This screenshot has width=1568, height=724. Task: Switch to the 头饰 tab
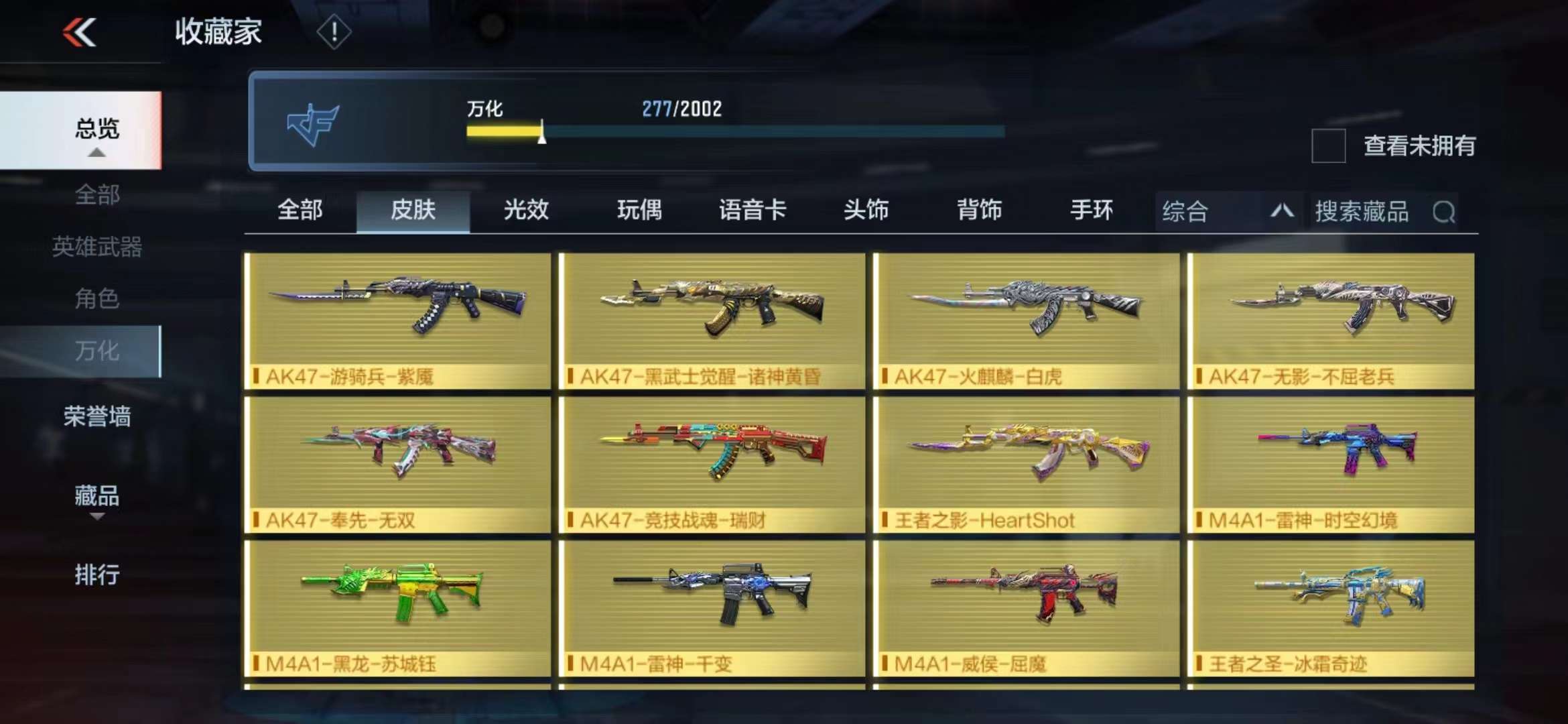coord(866,210)
